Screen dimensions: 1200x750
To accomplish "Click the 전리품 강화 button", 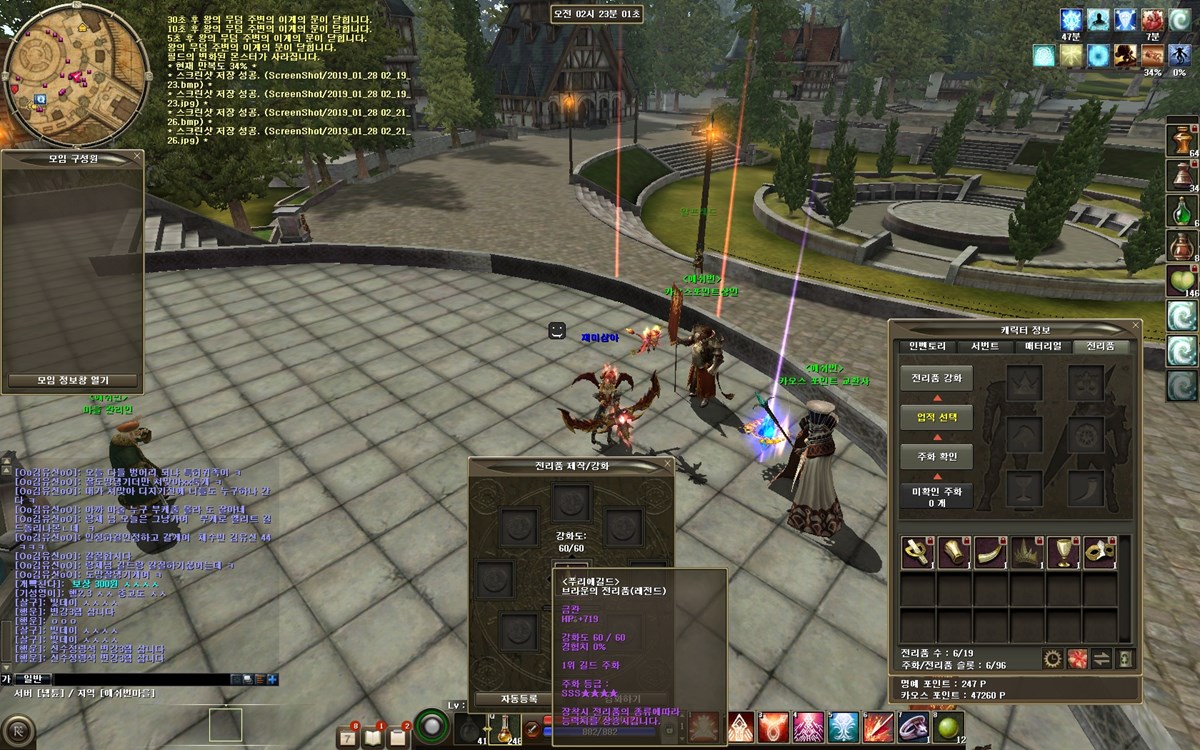I will 936,379.
